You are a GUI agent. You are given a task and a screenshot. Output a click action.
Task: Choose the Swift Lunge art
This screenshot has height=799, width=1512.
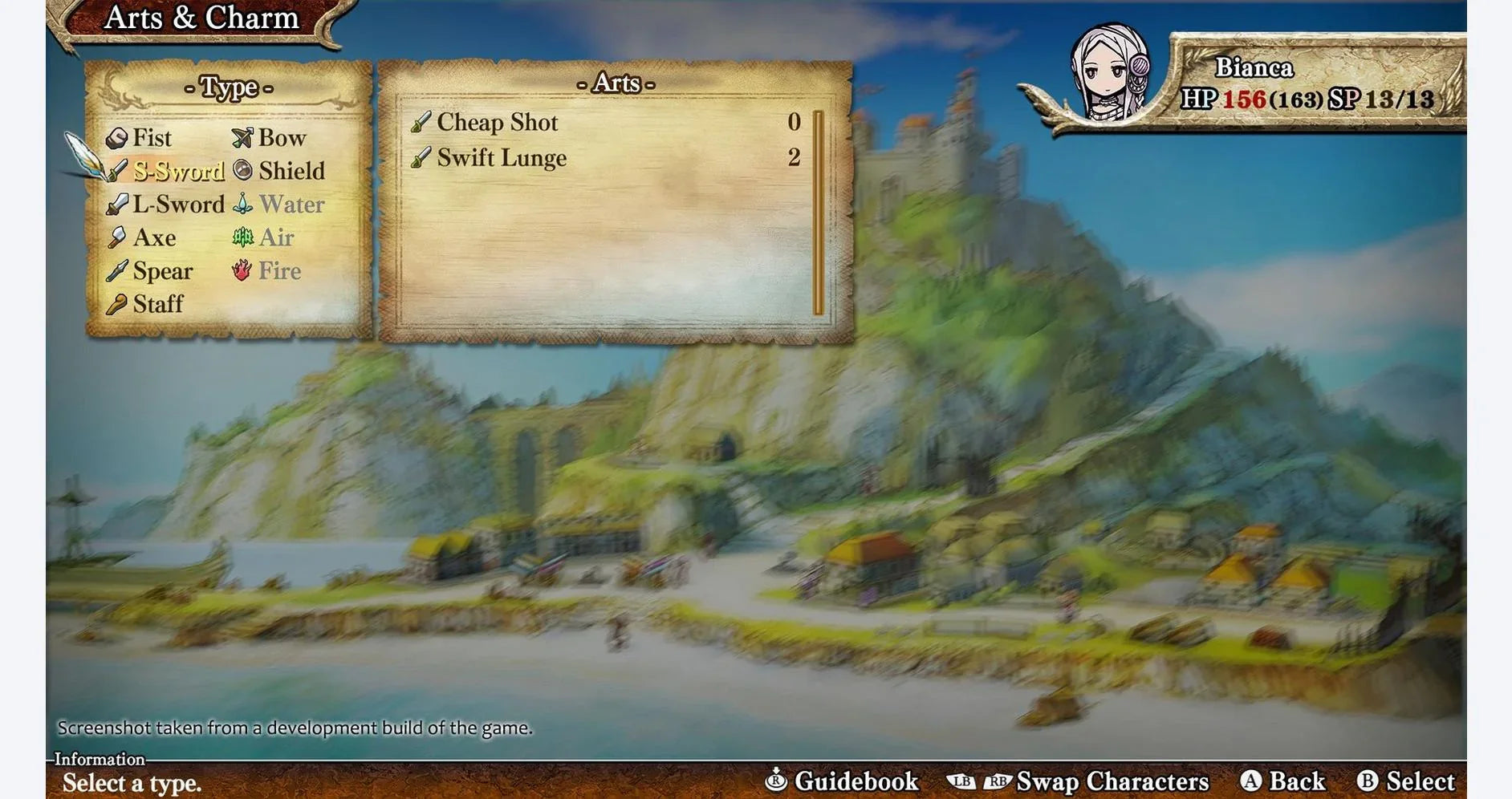pyautogui.click(x=502, y=157)
